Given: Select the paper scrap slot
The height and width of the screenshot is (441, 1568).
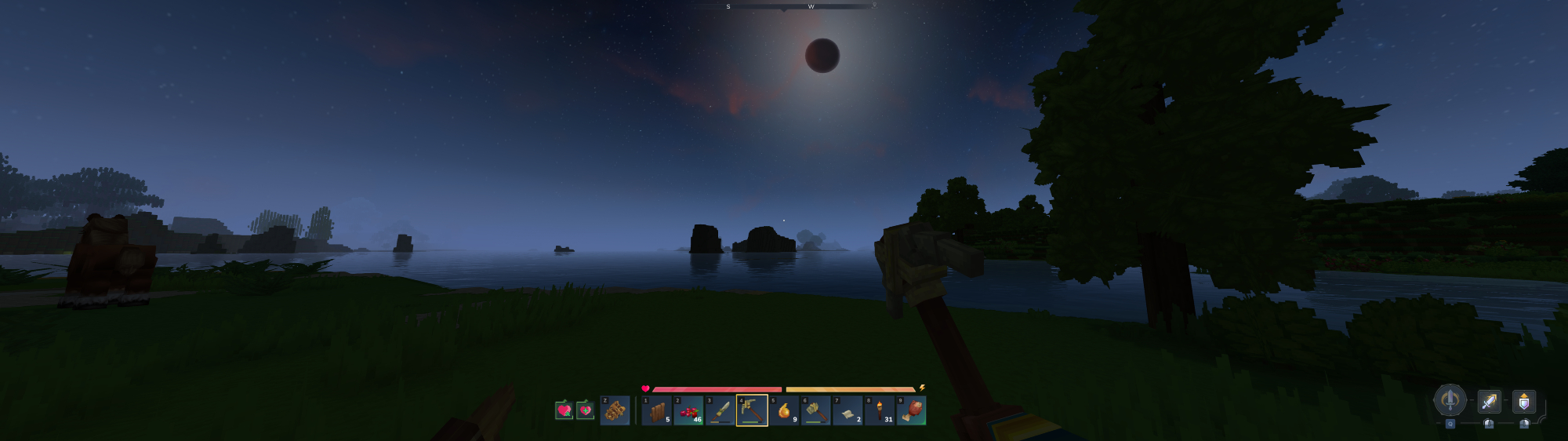Looking at the screenshot, I should [848, 410].
